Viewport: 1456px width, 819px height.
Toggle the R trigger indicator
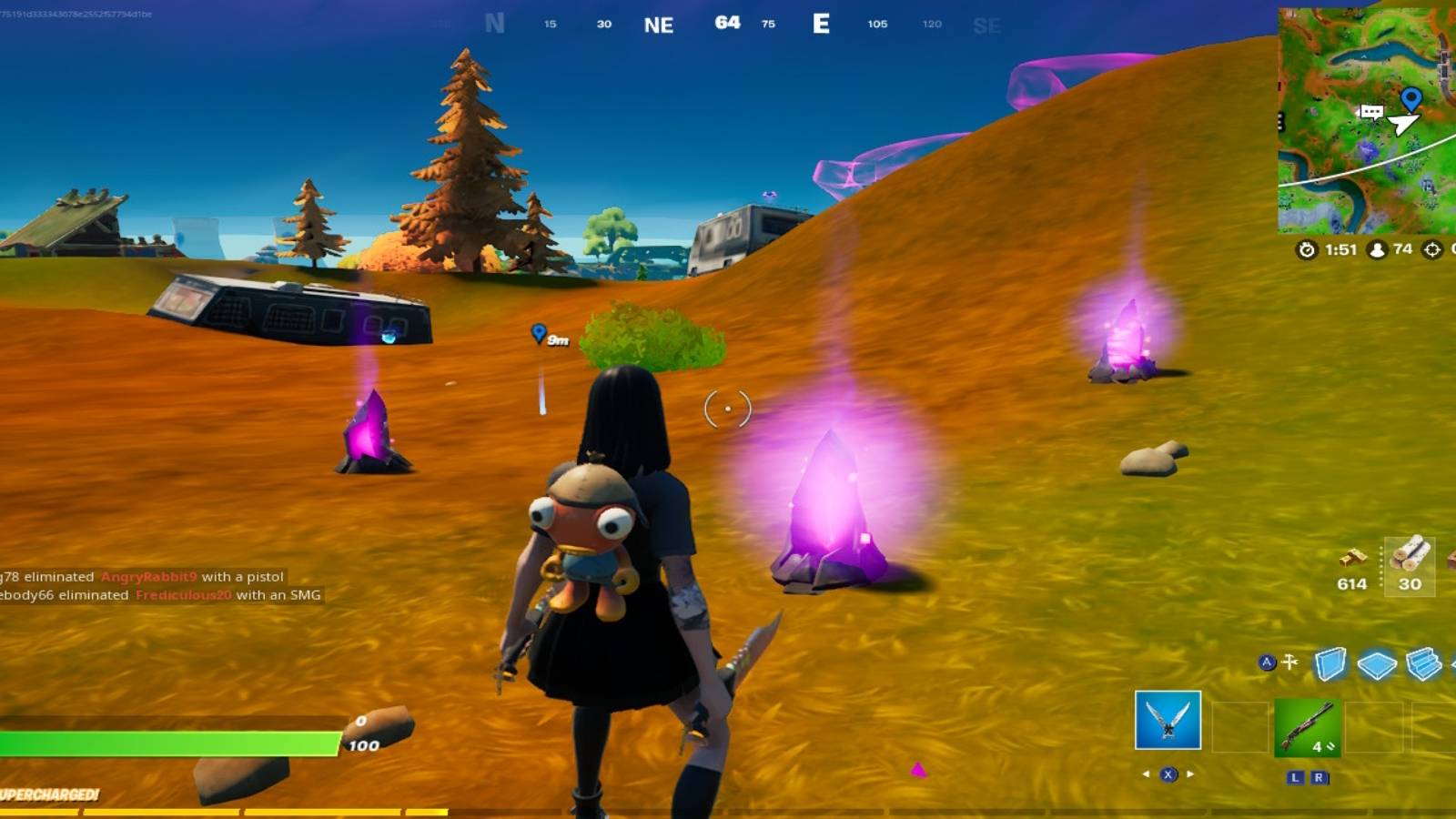point(1319,777)
